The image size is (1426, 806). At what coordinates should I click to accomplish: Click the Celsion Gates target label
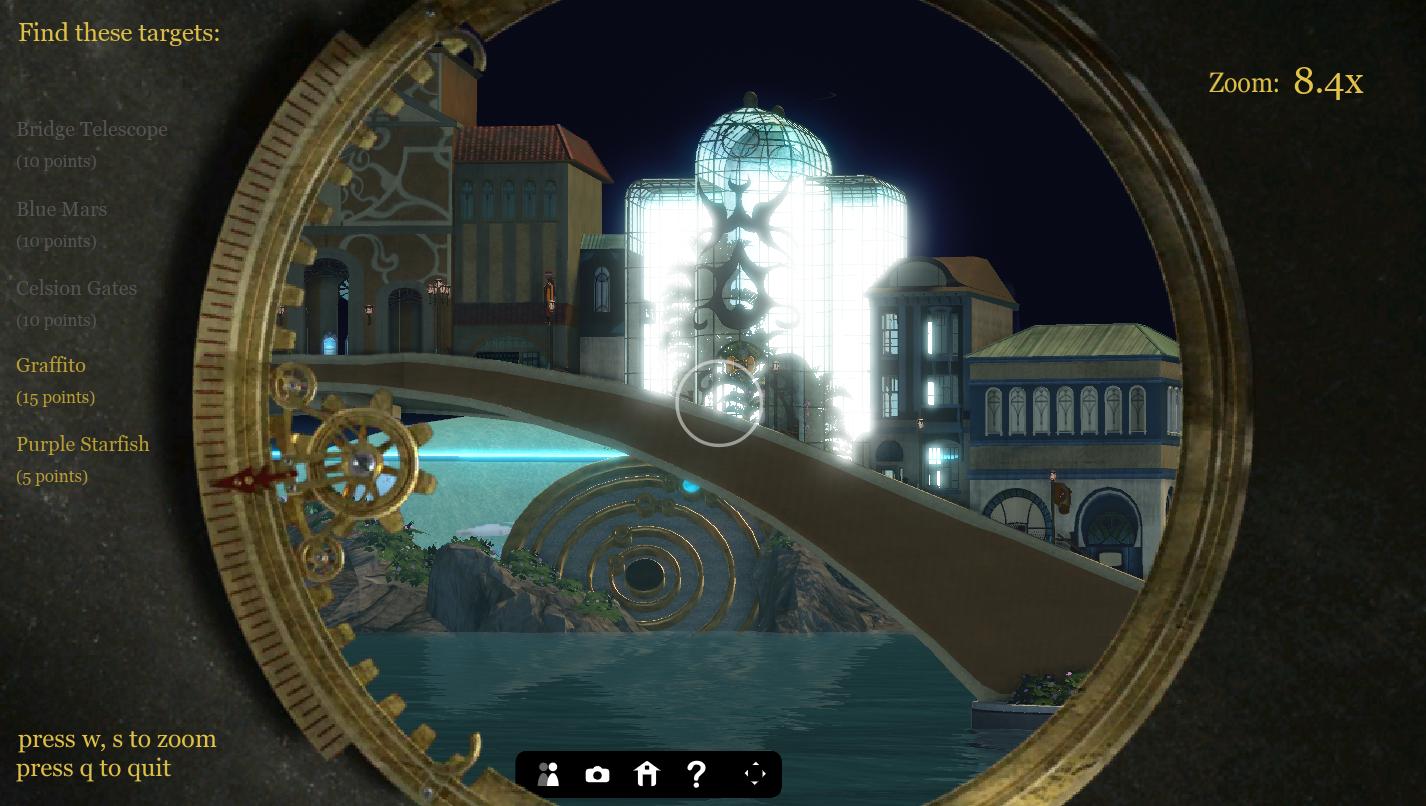pyautogui.click(x=77, y=288)
